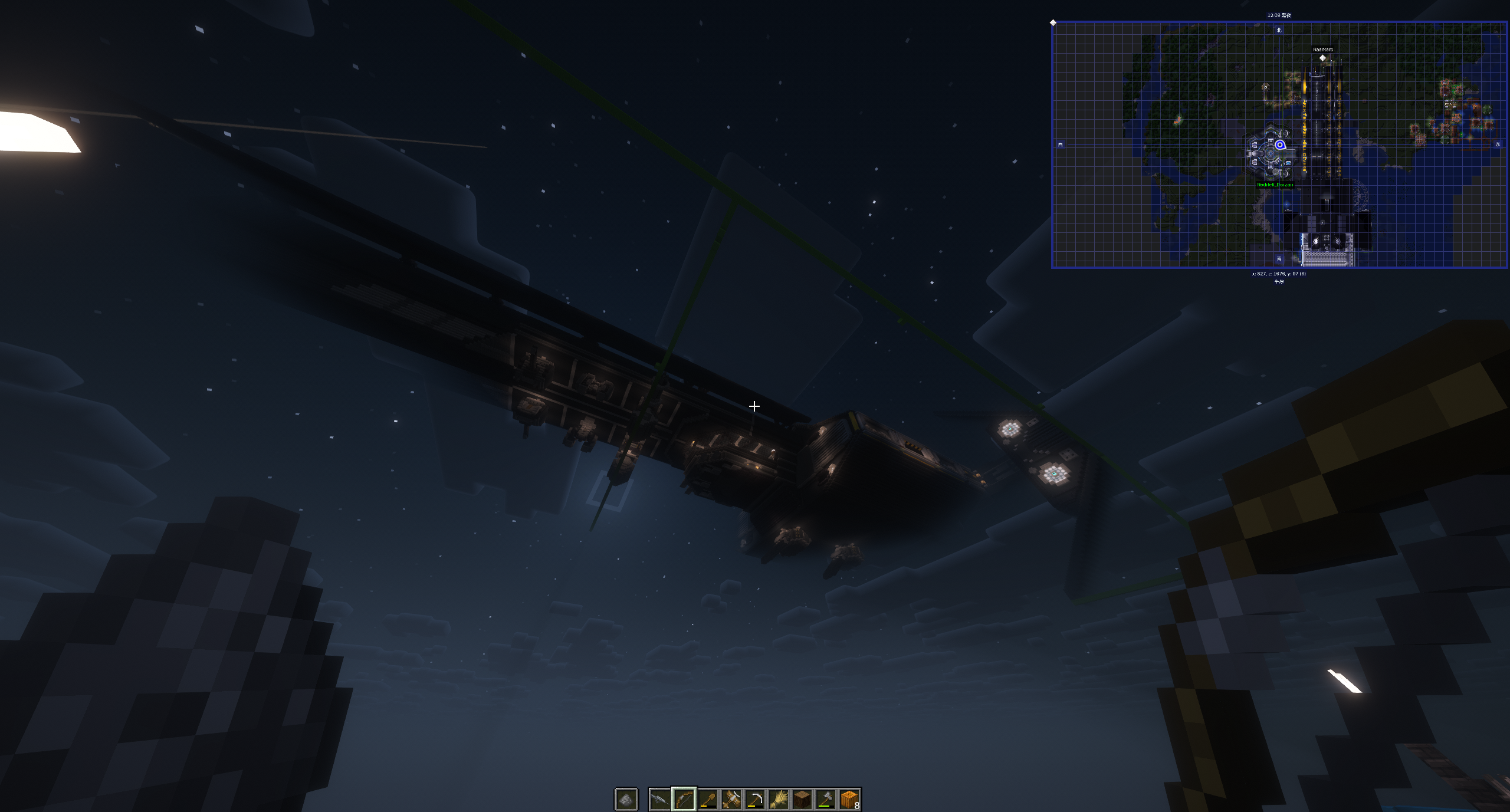The image size is (1510, 812).
Task: Select the iron axe hotbar slot
Action: coord(825,800)
